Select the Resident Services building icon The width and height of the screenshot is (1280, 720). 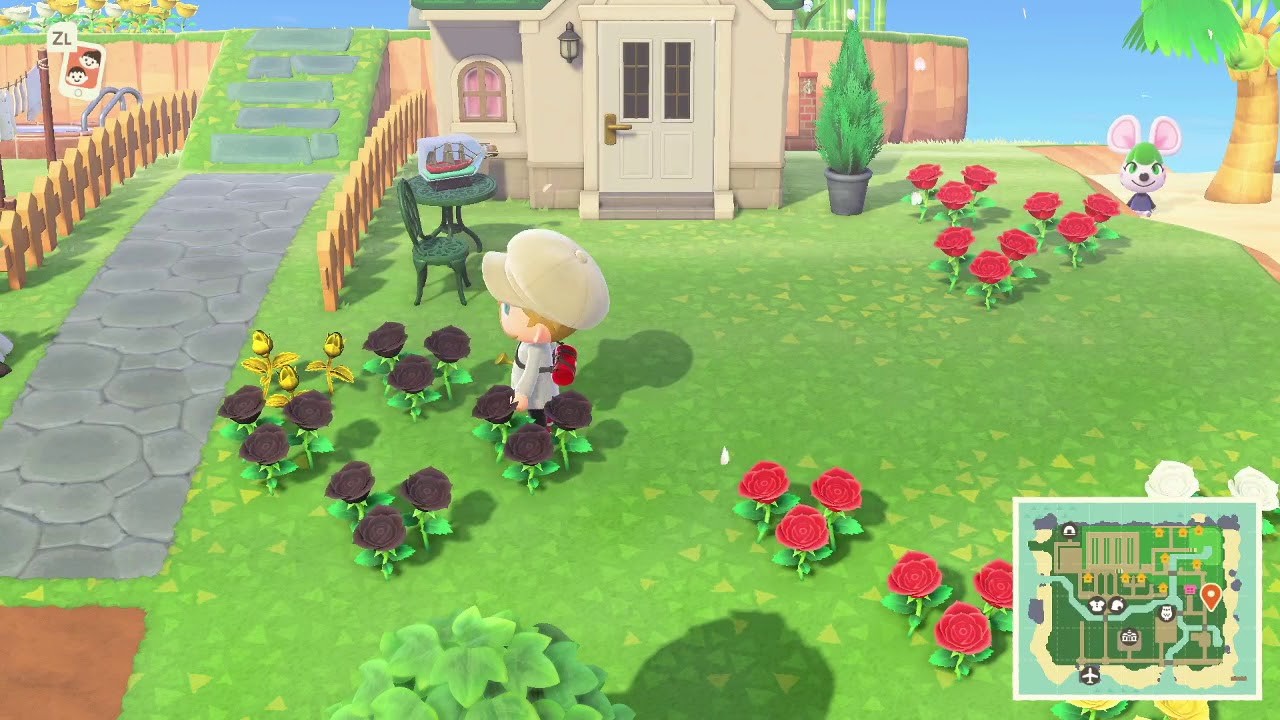pyautogui.click(x=1128, y=636)
